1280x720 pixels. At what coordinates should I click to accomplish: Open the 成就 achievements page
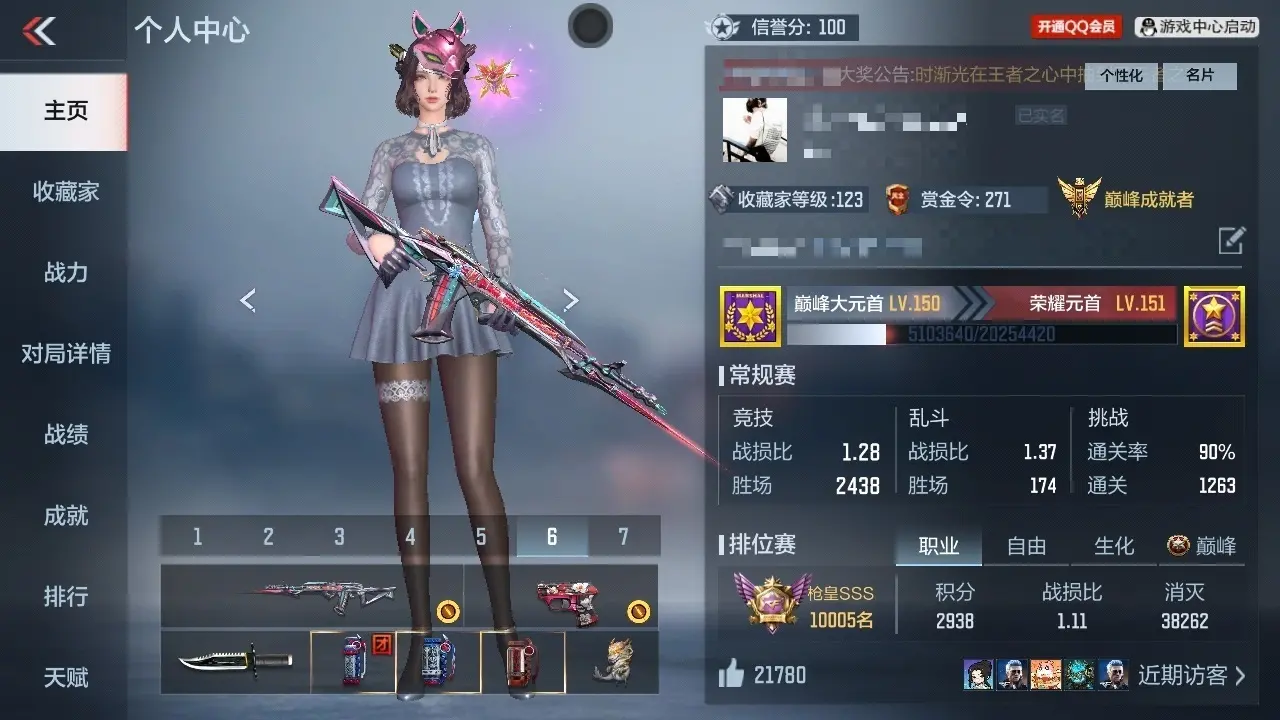[65, 515]
